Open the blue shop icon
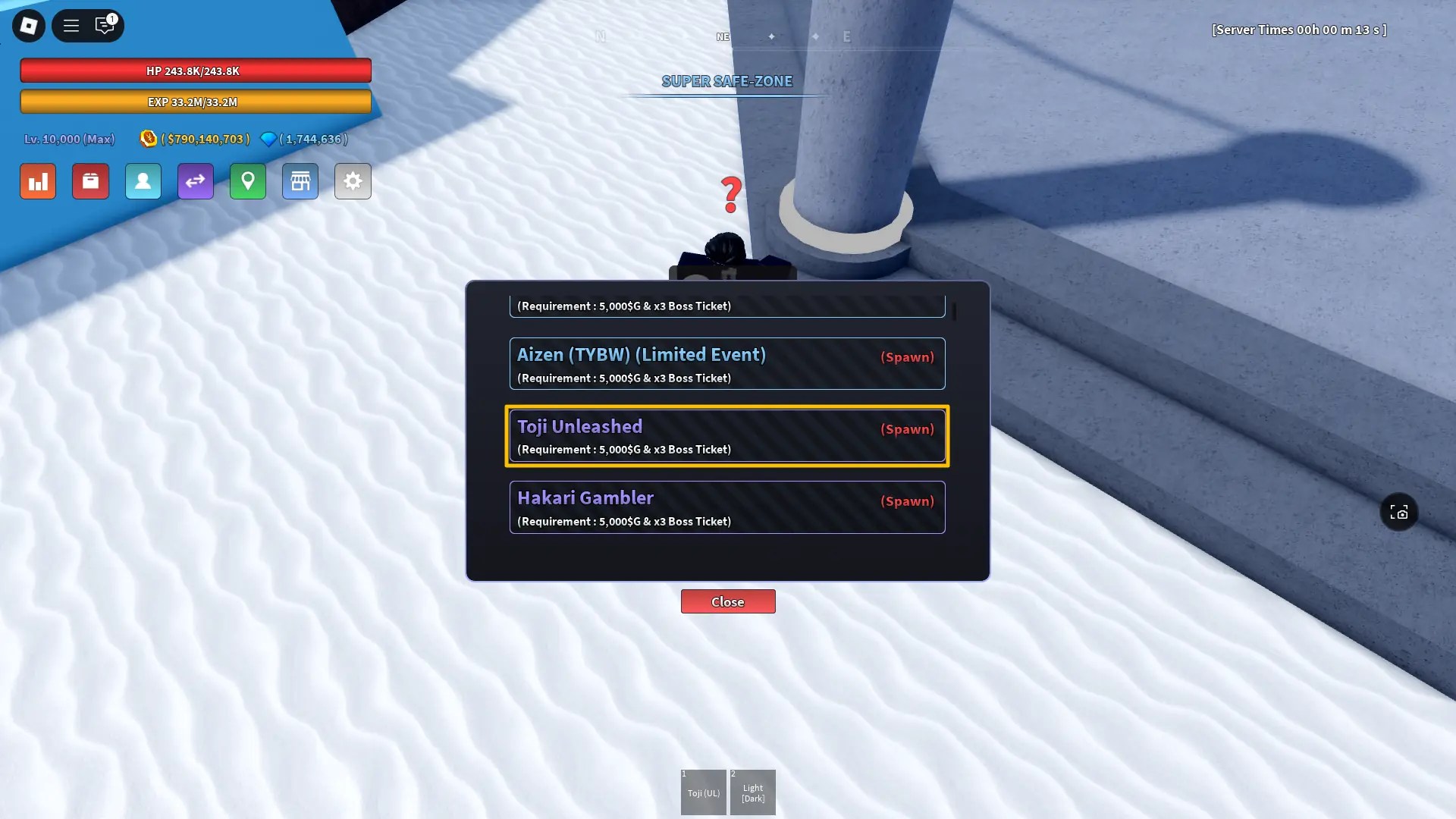The height and width of the screenshot is (819, 1456). coord(300,181)
